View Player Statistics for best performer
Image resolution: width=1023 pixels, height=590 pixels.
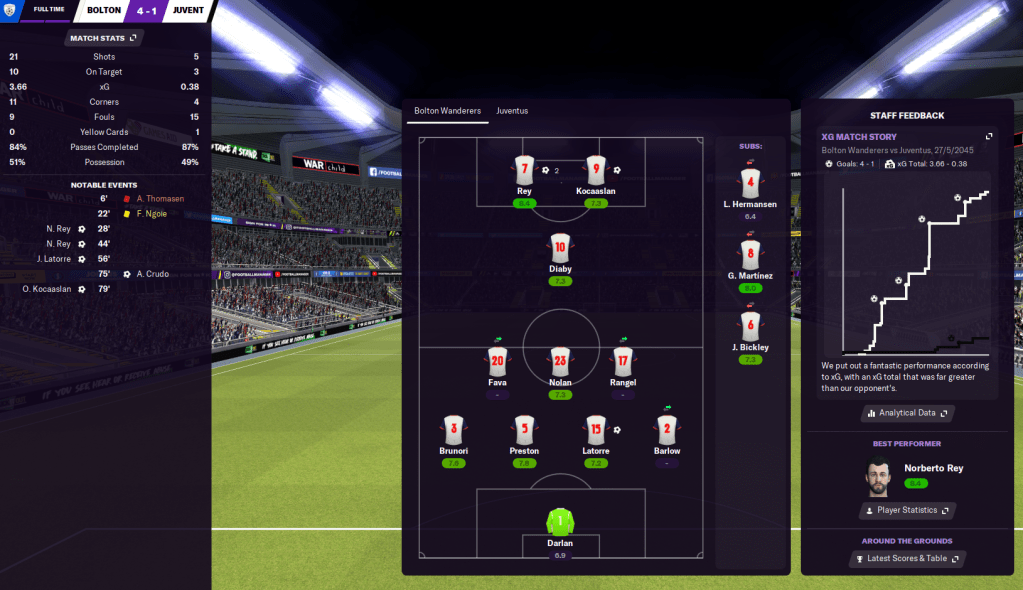point(907,510)
